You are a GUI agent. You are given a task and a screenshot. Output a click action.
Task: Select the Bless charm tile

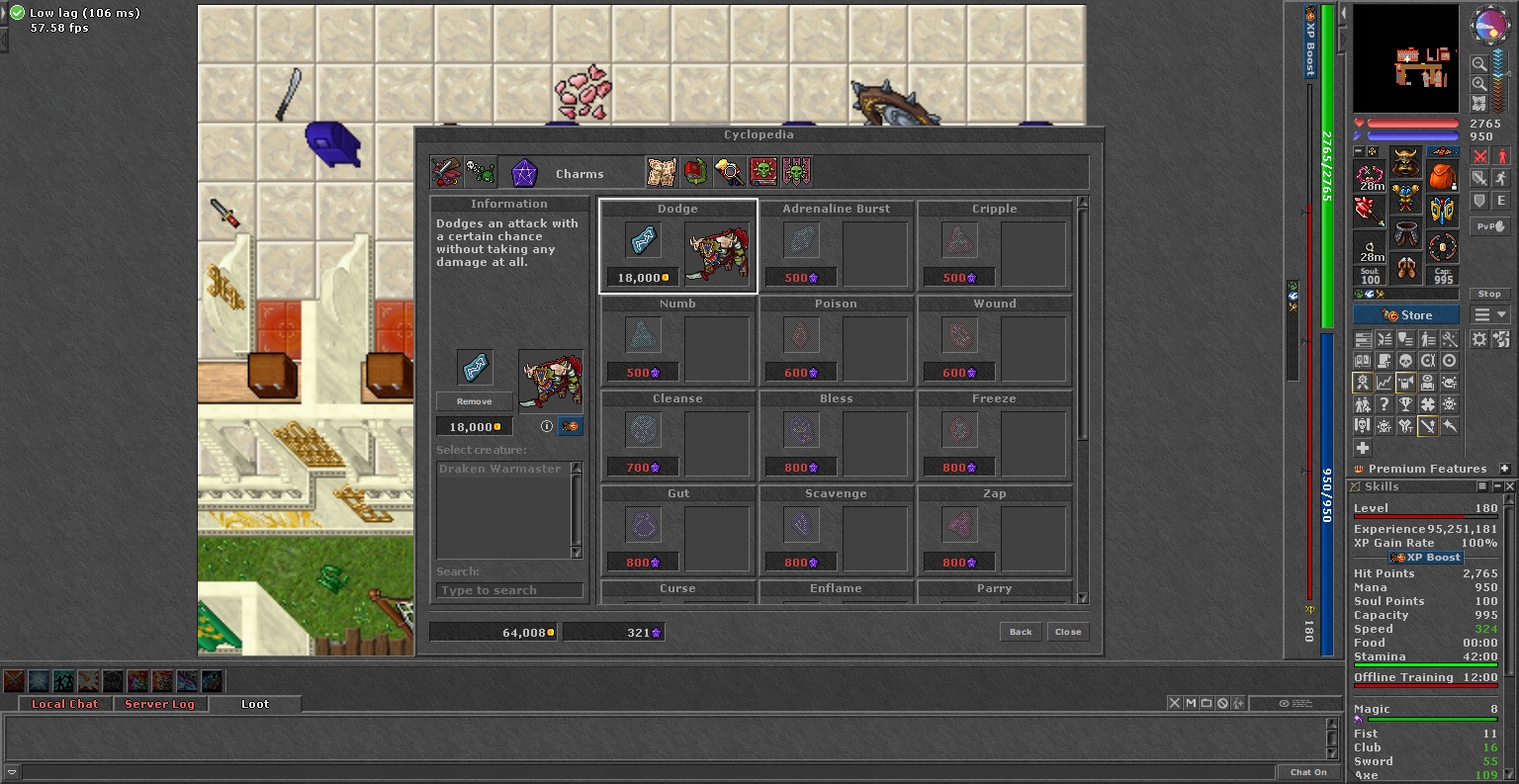(x=837, y=436)
